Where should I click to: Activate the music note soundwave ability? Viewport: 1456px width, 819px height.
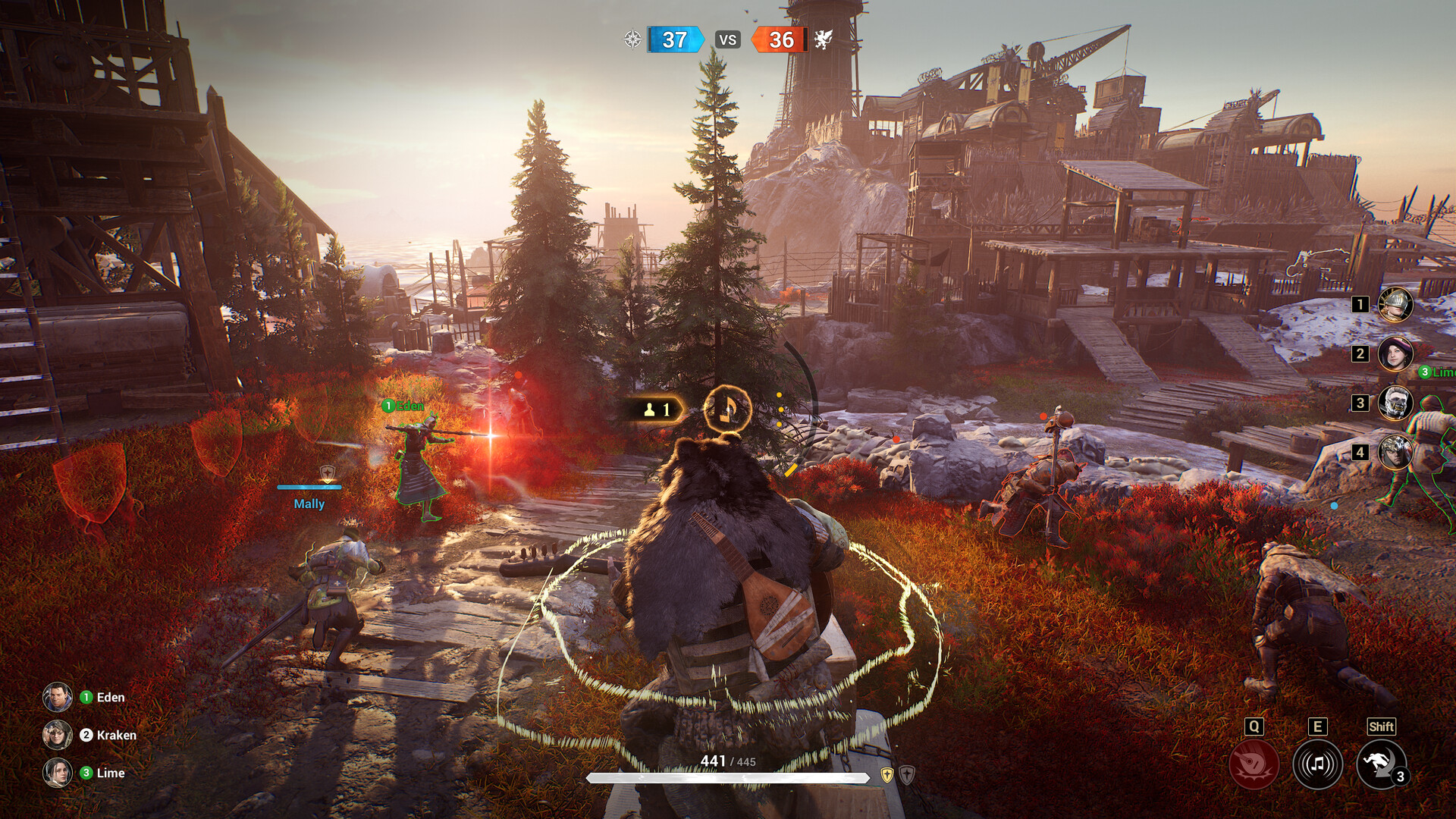pos(1317,764)
